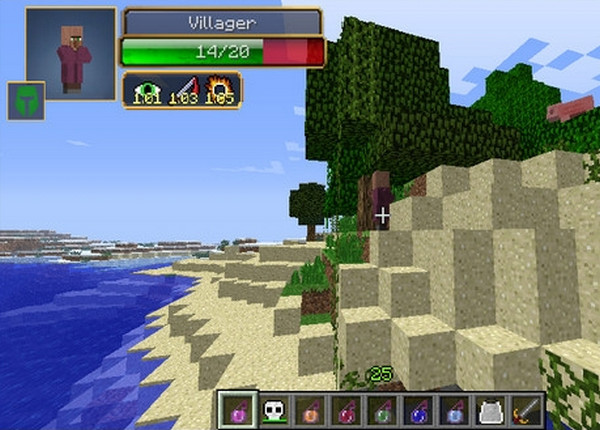Inspect the fire ring status effect icon
The height and width of the screenshot is (430, 600).
[219, 90]
